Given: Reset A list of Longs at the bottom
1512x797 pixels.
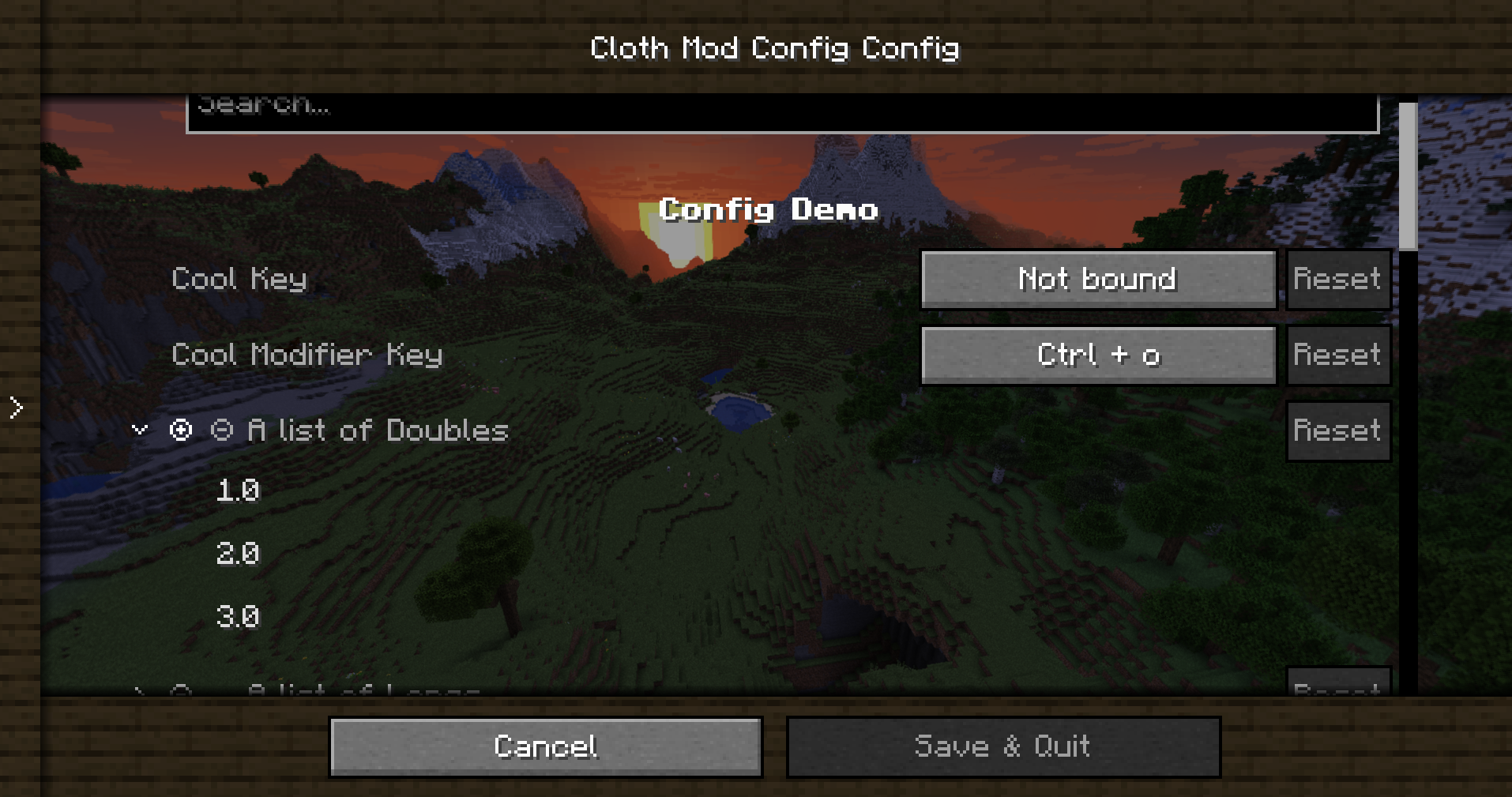Looking at the screenshot, I should (1338, 688).
